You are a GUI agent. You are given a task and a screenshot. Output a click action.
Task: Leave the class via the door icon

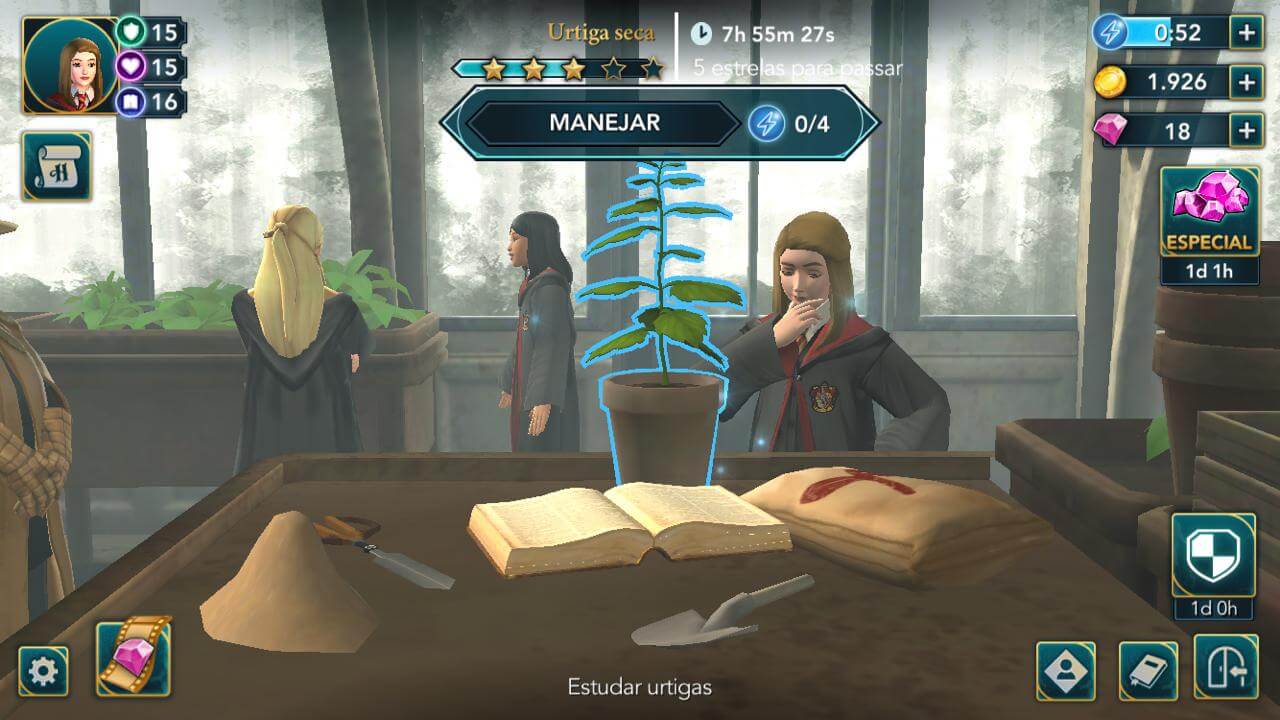pos(1226,667)
